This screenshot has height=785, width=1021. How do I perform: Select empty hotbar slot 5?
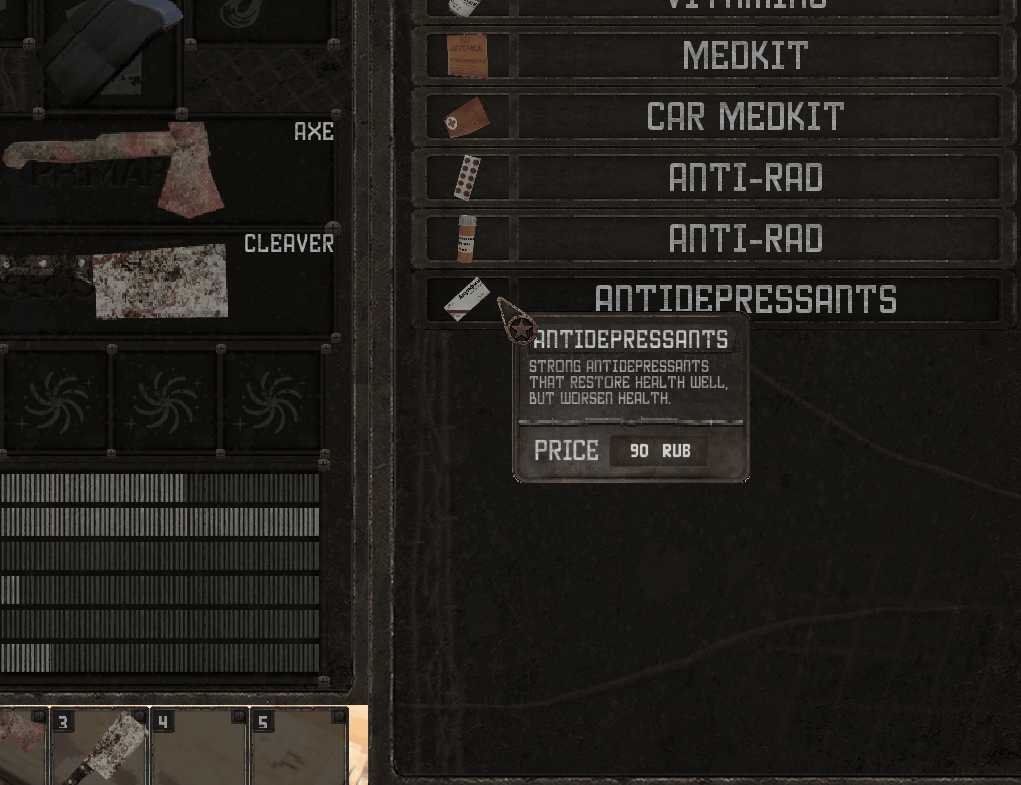[298, 746]
